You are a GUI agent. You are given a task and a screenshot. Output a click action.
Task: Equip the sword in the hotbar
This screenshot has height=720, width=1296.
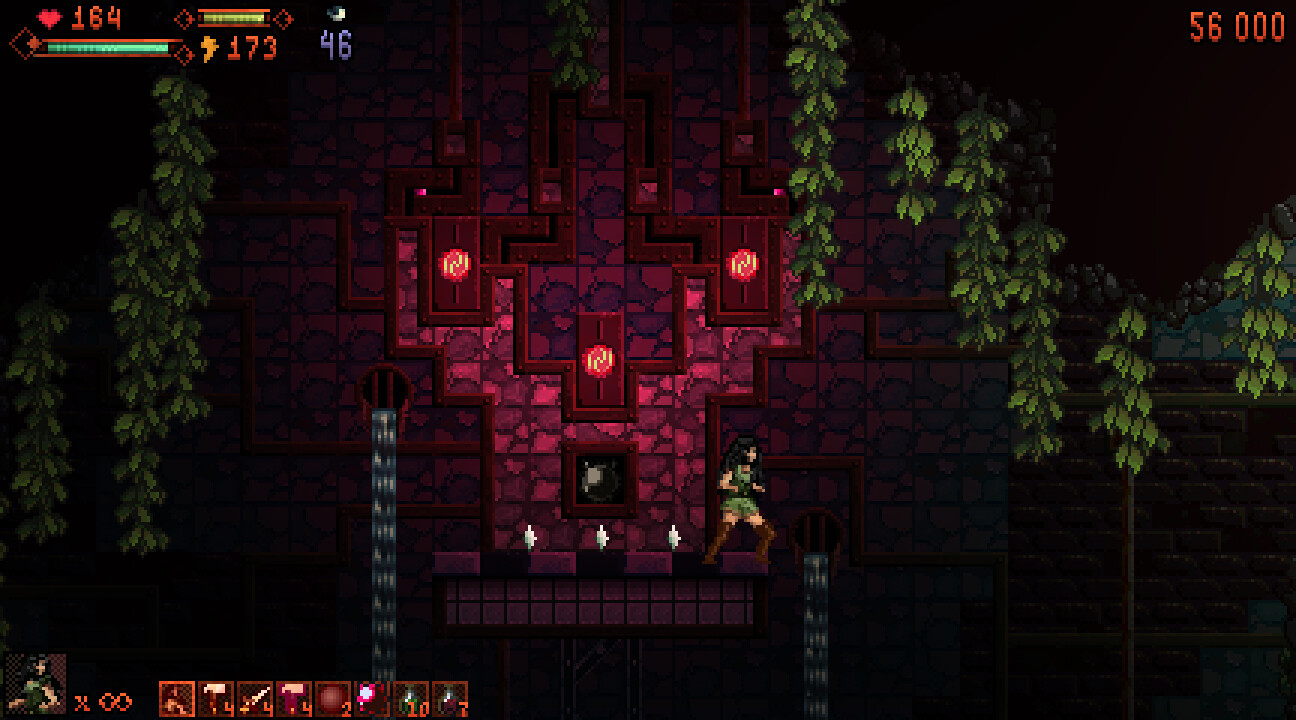click(x=255, y=699)
